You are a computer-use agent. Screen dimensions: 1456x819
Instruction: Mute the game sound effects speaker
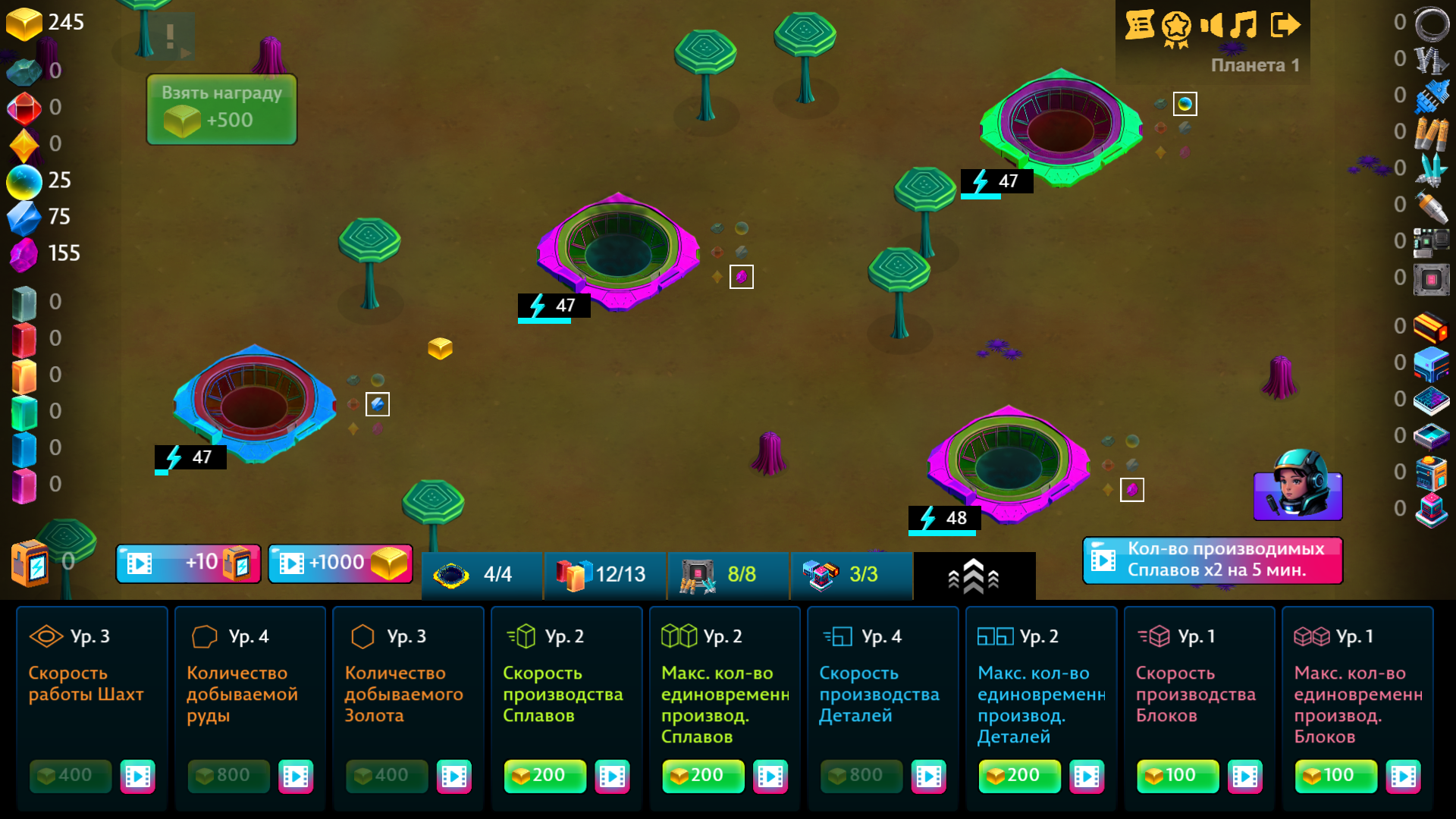coord(1211,26)
